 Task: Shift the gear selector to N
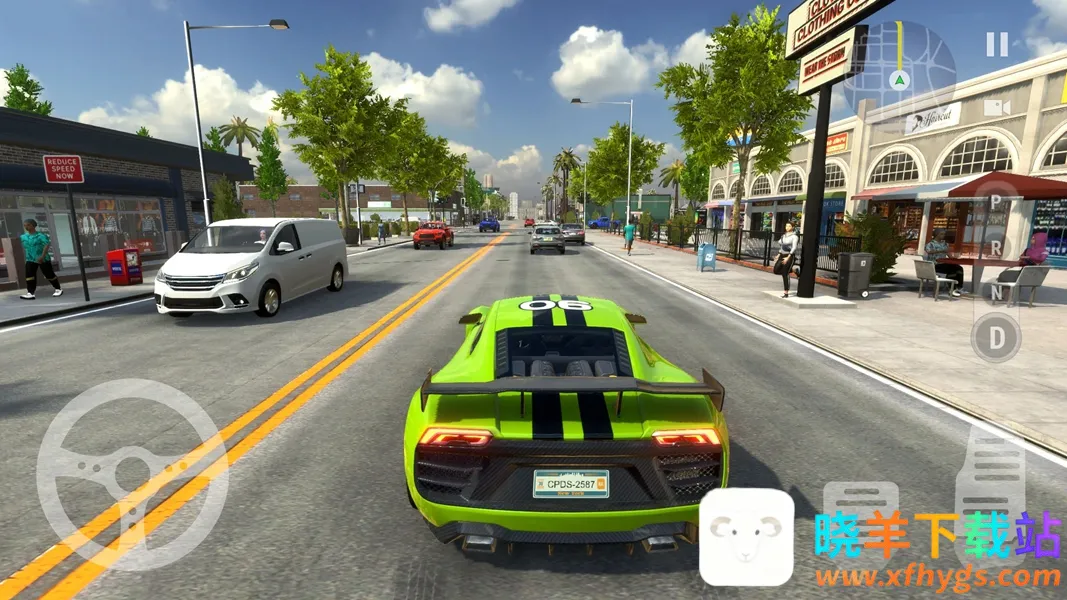coord(996,292)
